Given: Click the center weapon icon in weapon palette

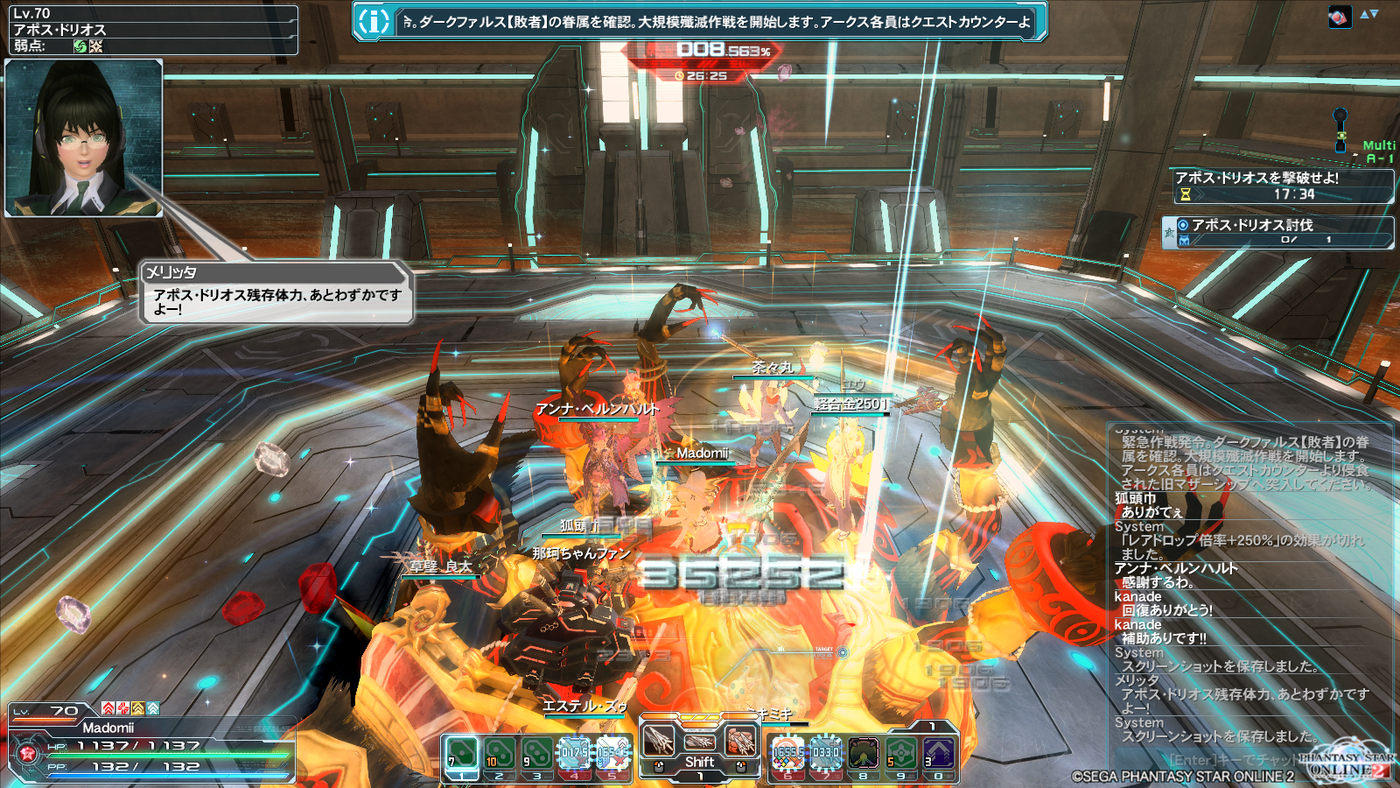Looking at the screenshot, I should (699, 741).
